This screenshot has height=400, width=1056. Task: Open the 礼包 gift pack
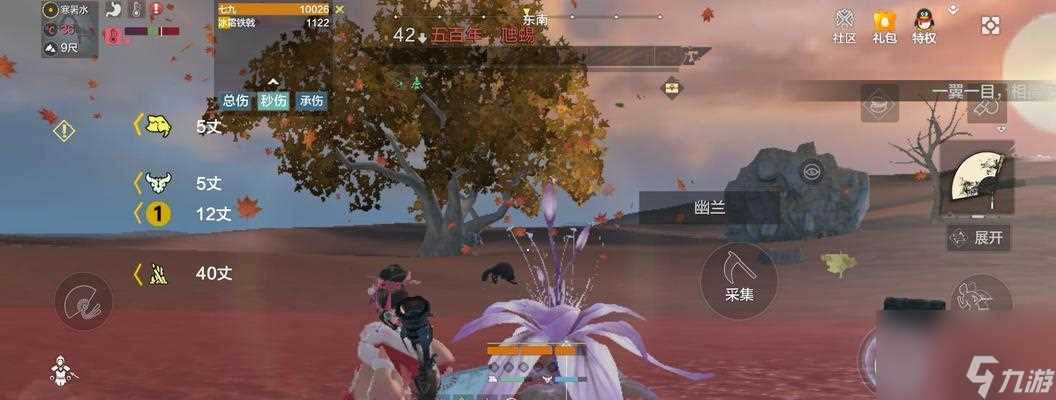(x=884, y=26)
